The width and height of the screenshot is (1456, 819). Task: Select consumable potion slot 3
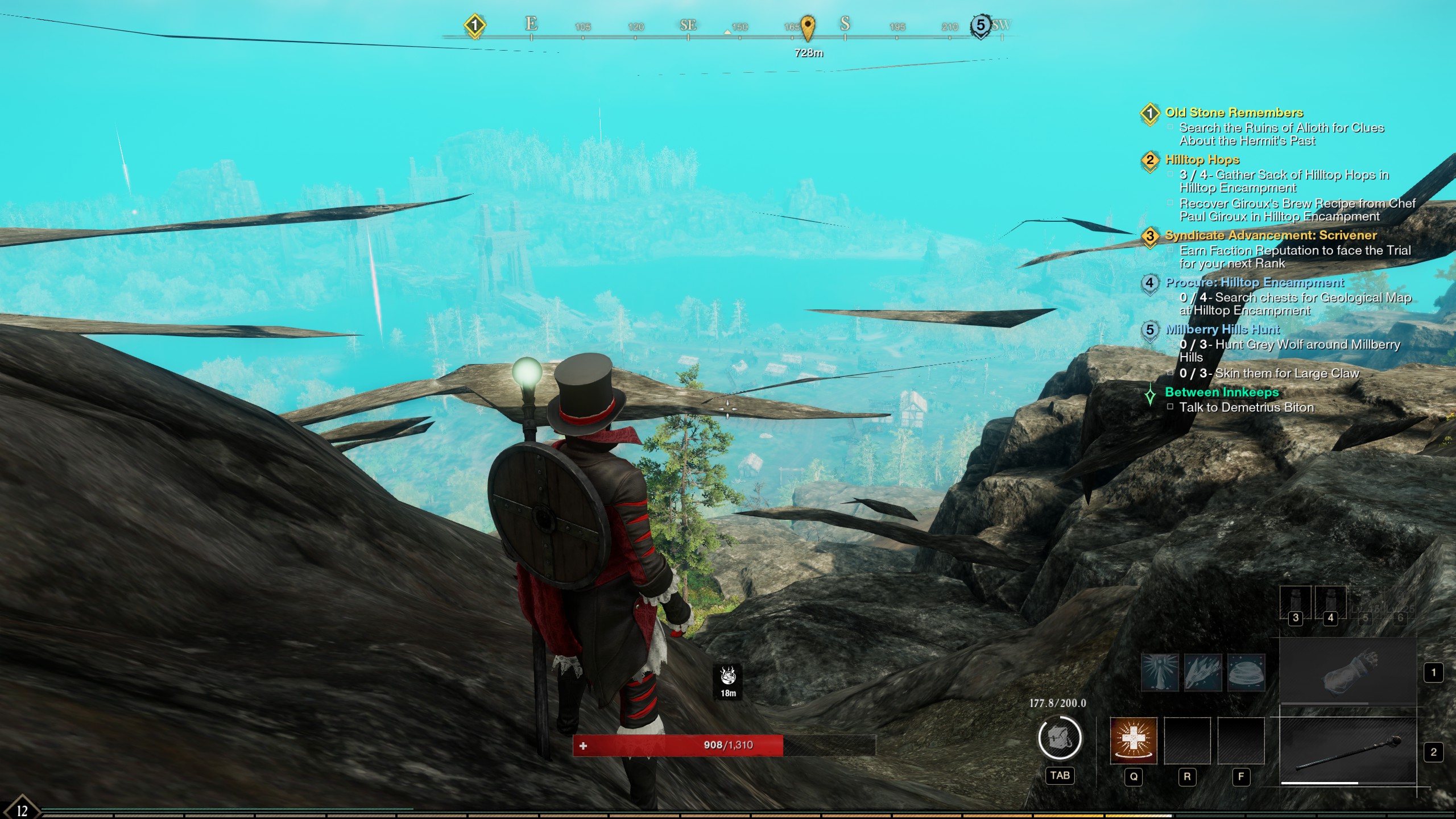point(1296,603)
